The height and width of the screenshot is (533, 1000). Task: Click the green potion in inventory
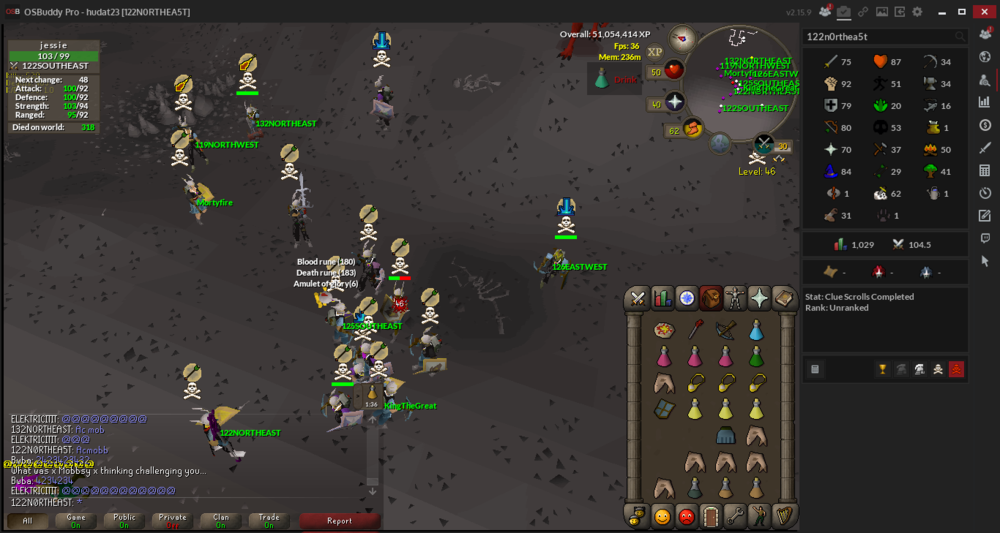(756, 356)
